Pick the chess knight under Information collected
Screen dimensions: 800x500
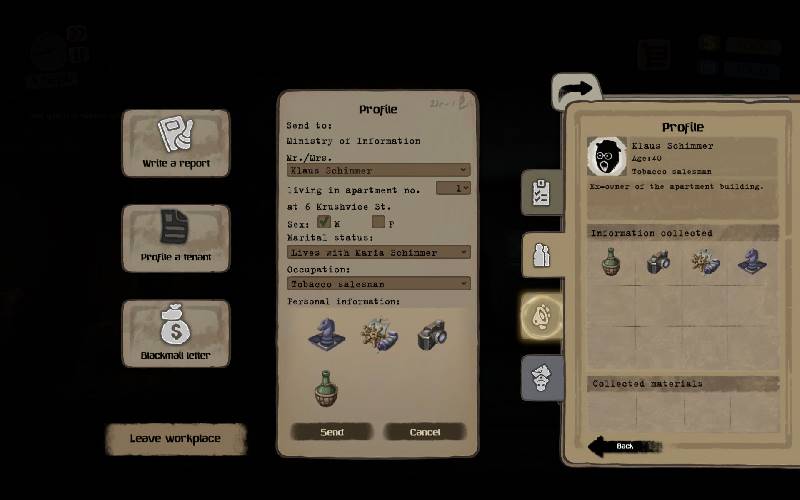(x=750, y=262)
